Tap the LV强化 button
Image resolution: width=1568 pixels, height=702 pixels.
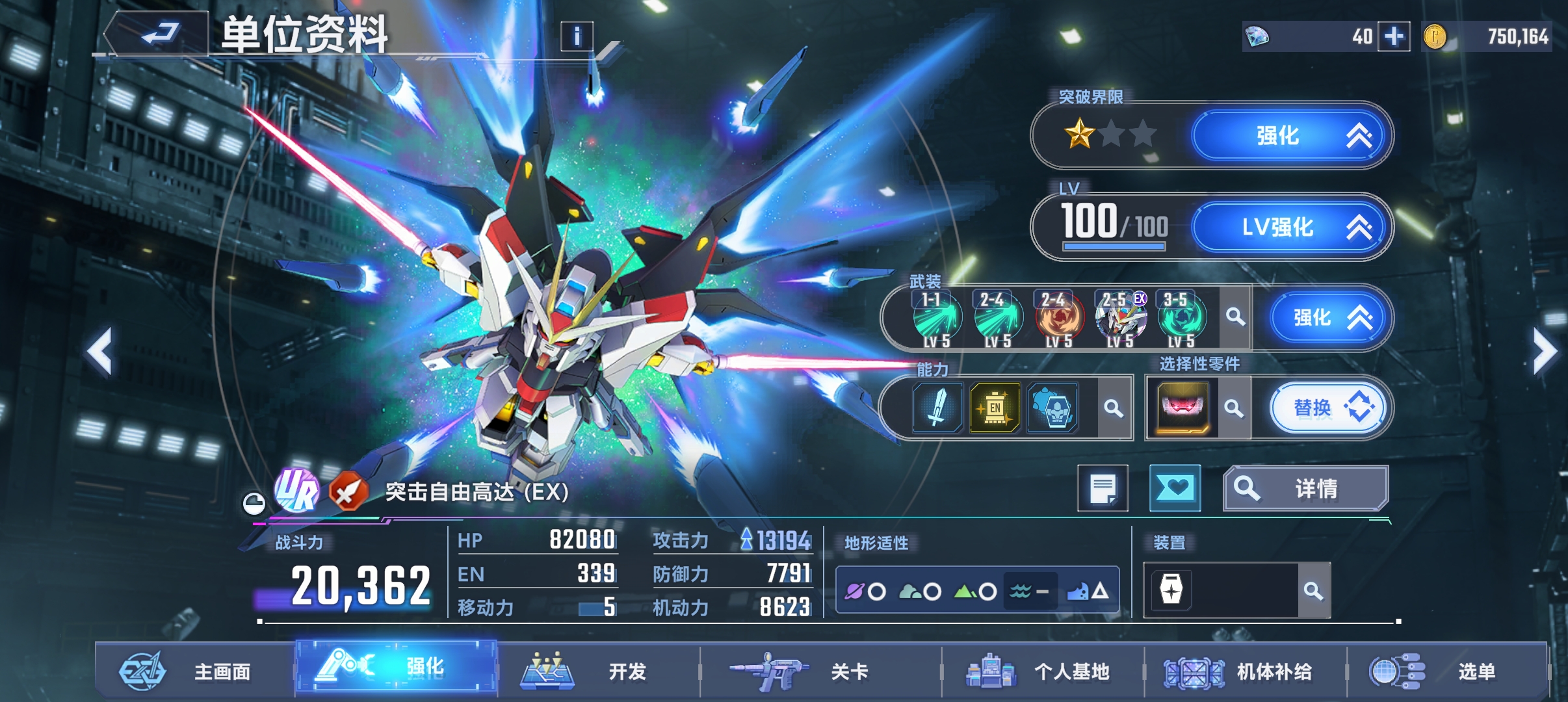click(1290, 227)
